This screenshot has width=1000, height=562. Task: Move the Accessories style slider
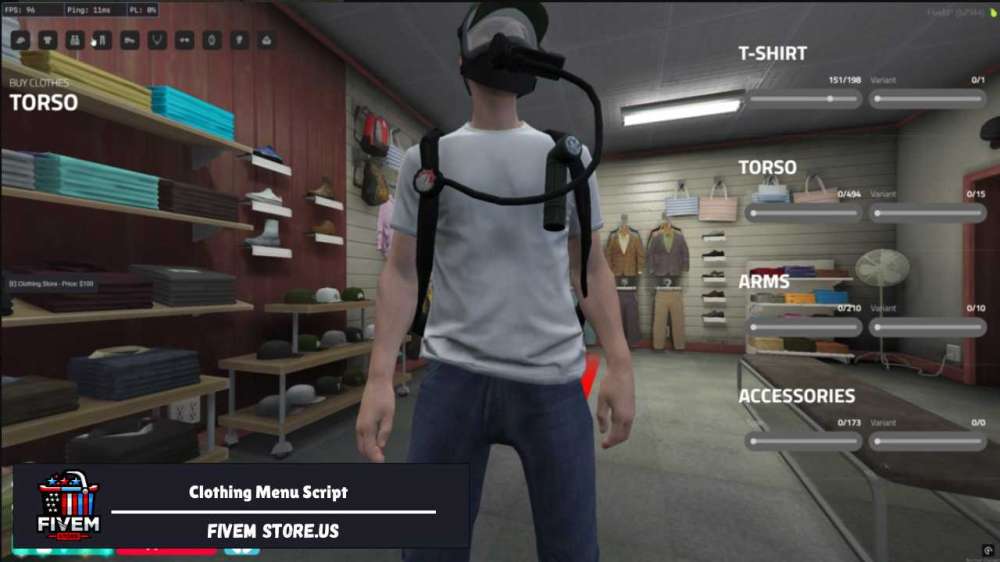click(803, 441)
